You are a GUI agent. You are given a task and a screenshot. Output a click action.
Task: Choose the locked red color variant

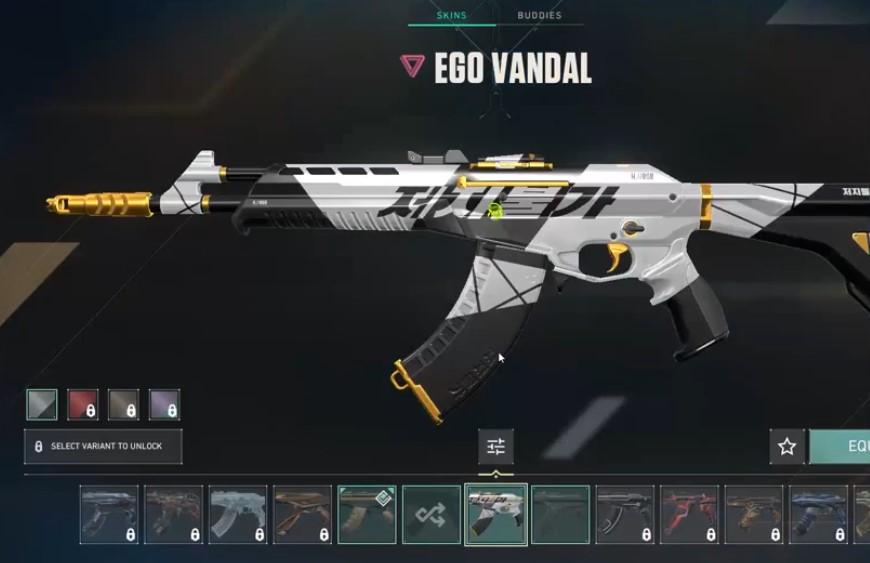(x=83, y=404)
